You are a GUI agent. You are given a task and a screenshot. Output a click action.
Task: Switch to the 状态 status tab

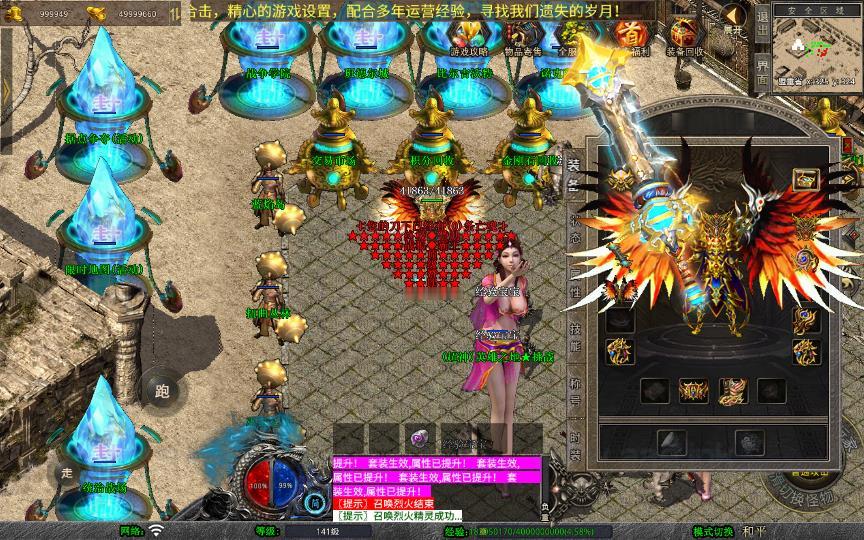[573, 230]
